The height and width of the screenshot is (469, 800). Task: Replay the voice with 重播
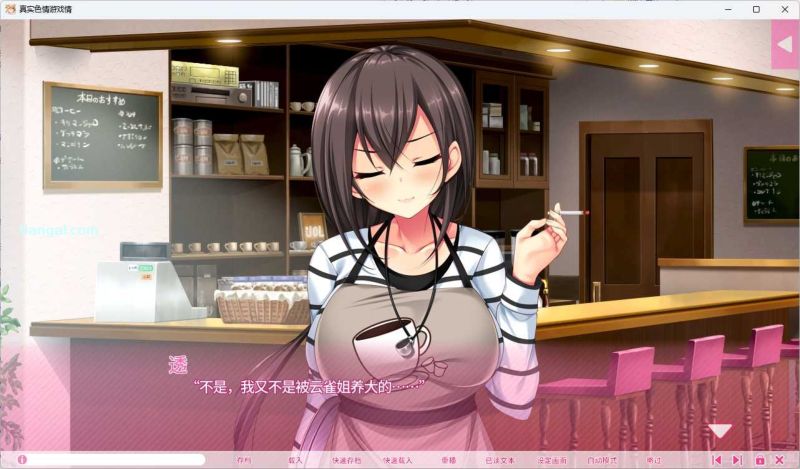(x=448, y=460)
